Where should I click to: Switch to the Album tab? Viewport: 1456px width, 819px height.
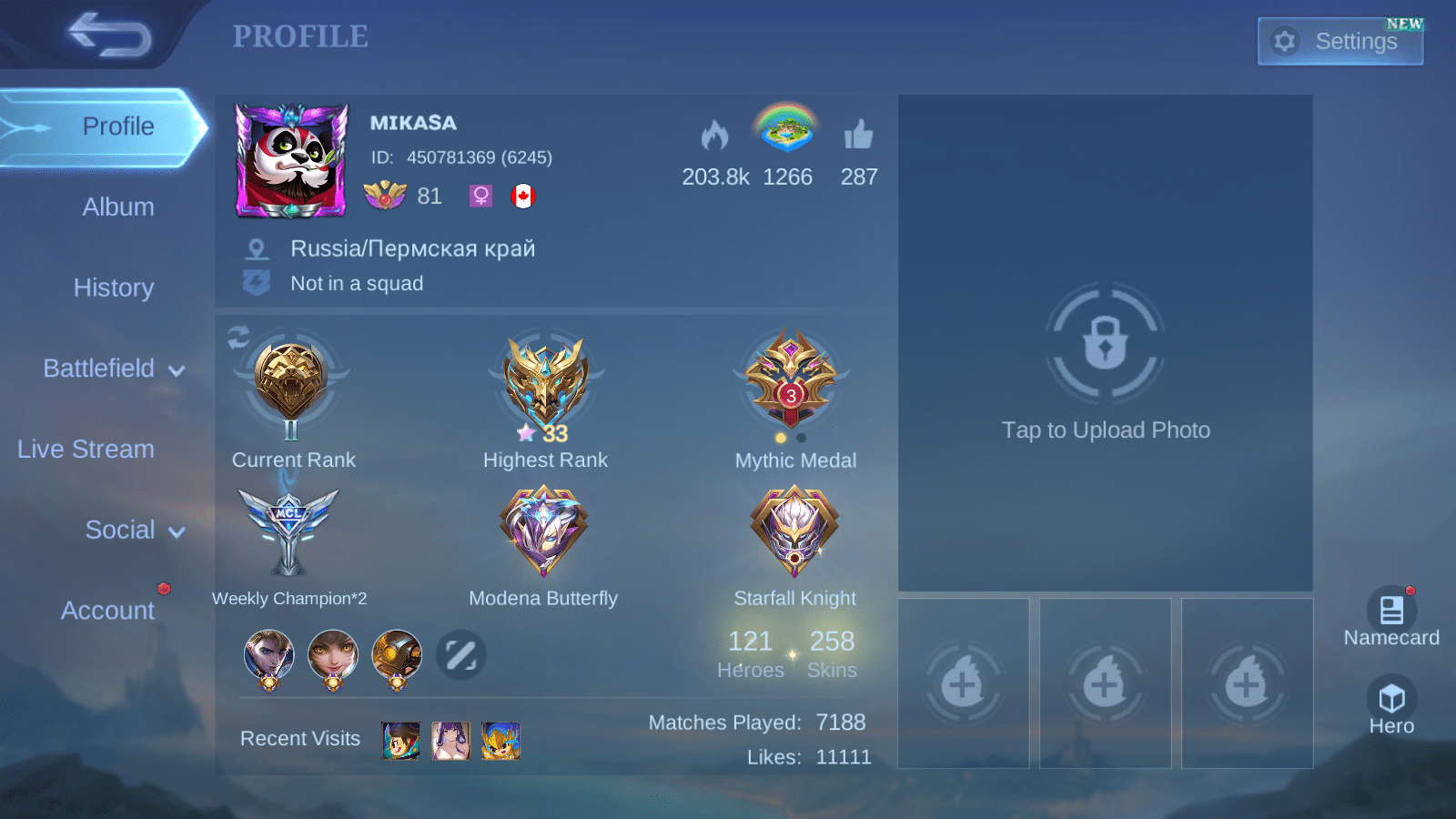[118, 207]
